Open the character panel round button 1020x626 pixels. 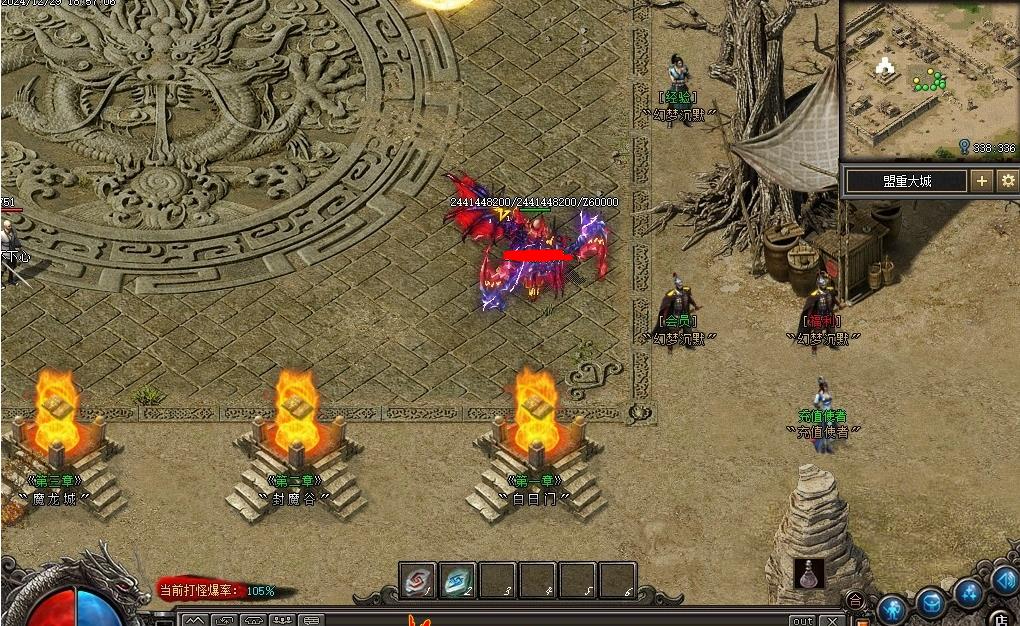(891, 608)
